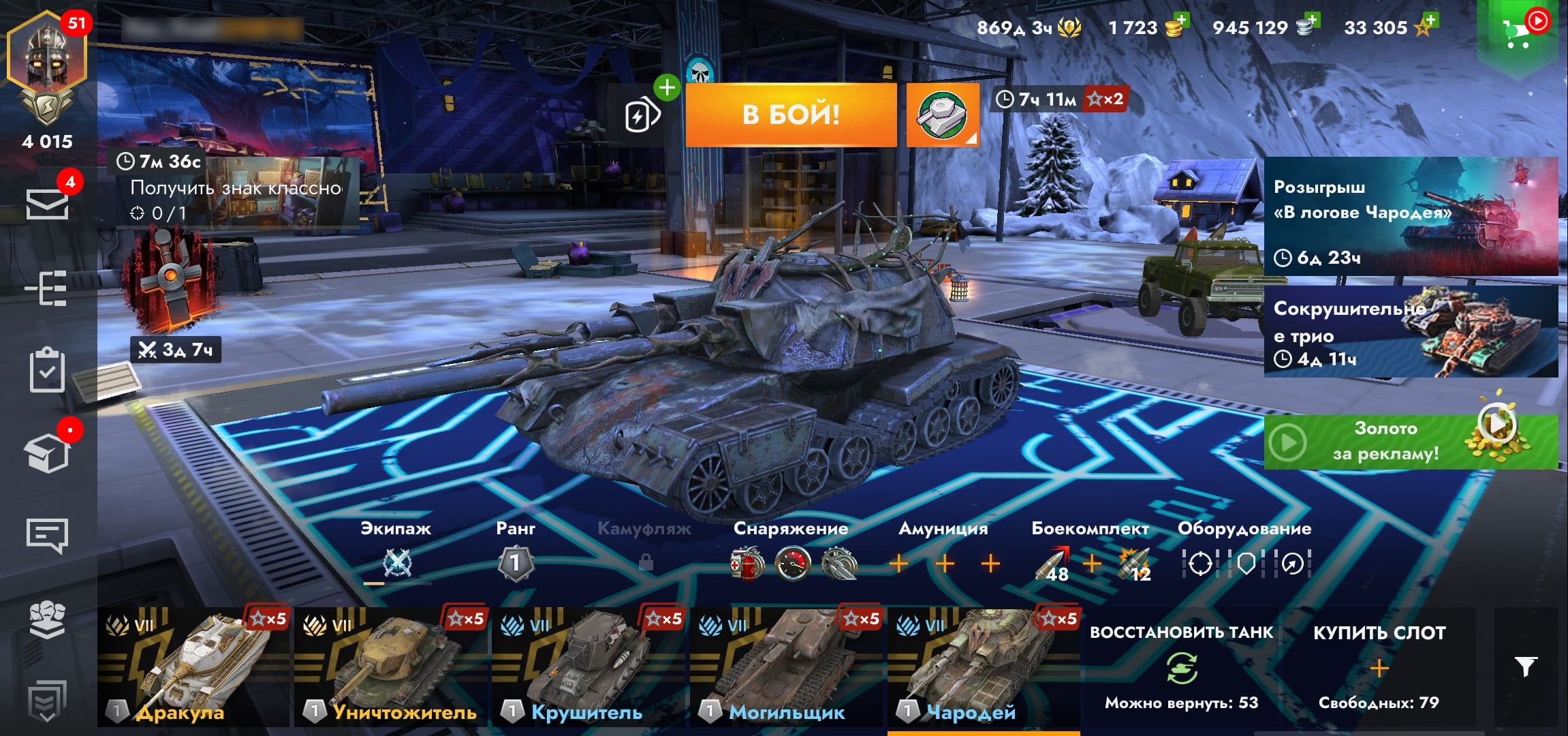Open the tech tree icon
The width and height of the screenshot is (1568, 736).
coord(47,288)
